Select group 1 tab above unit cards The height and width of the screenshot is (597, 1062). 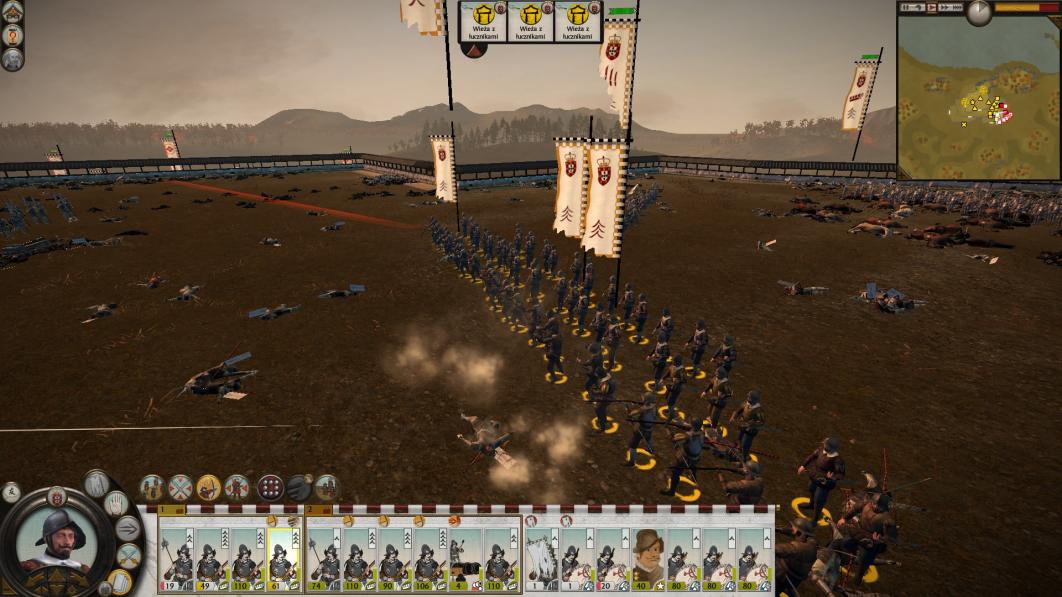[x=164, y=509]
